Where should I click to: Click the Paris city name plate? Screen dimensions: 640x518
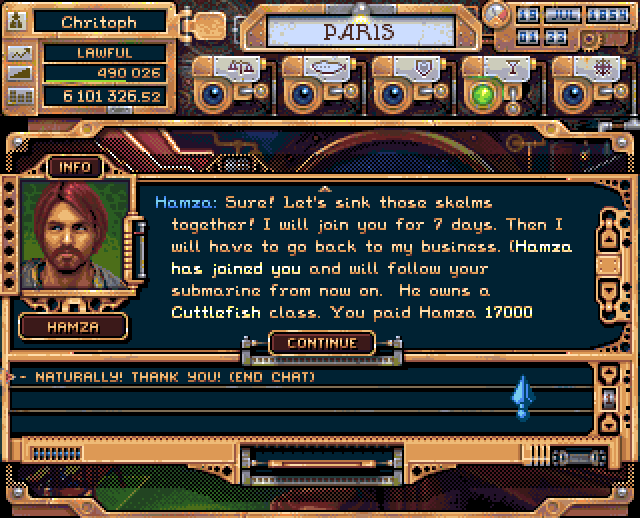tap(358, 32)
